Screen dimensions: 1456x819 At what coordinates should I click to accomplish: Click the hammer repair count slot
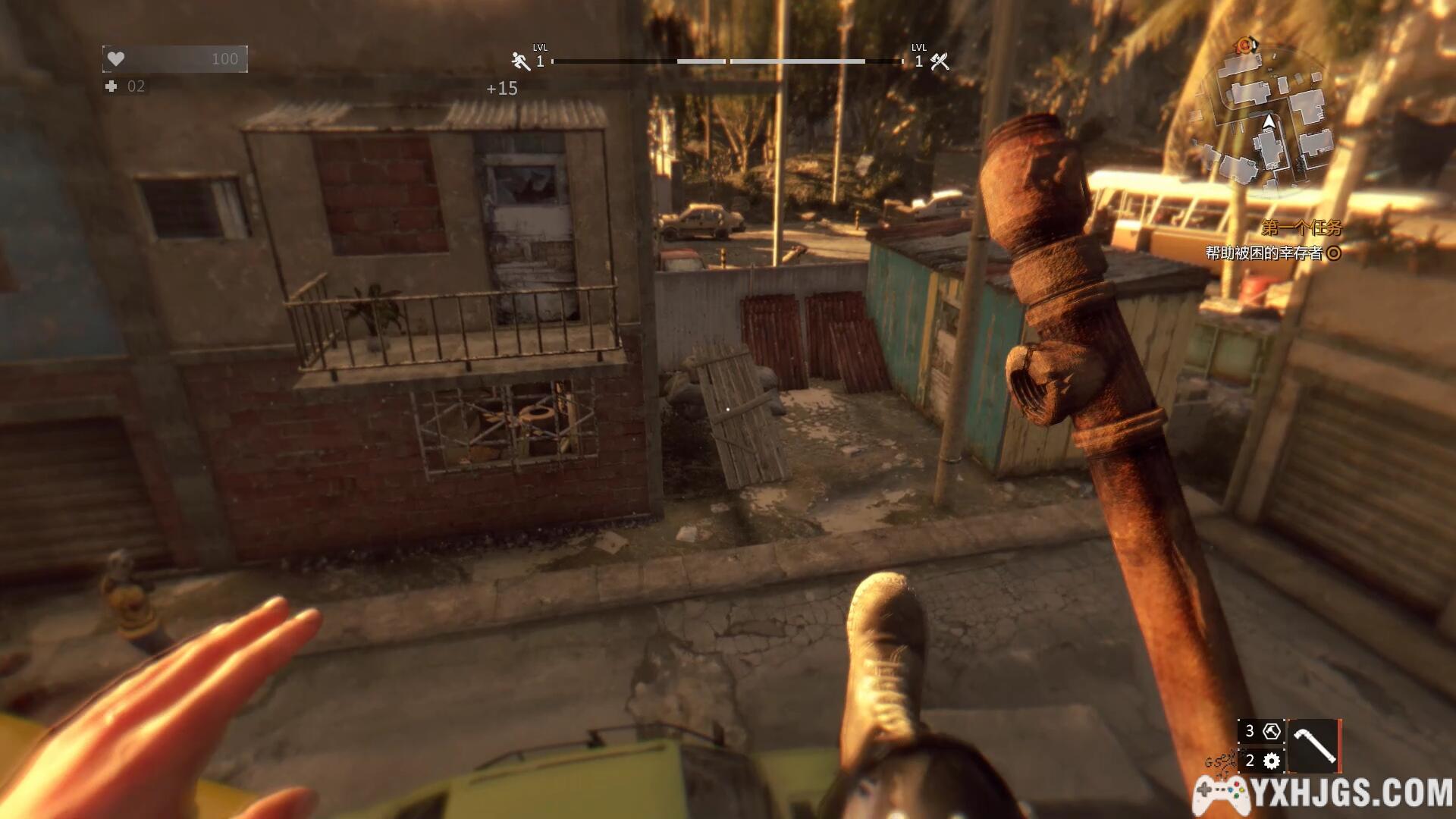coord(1262,732)
